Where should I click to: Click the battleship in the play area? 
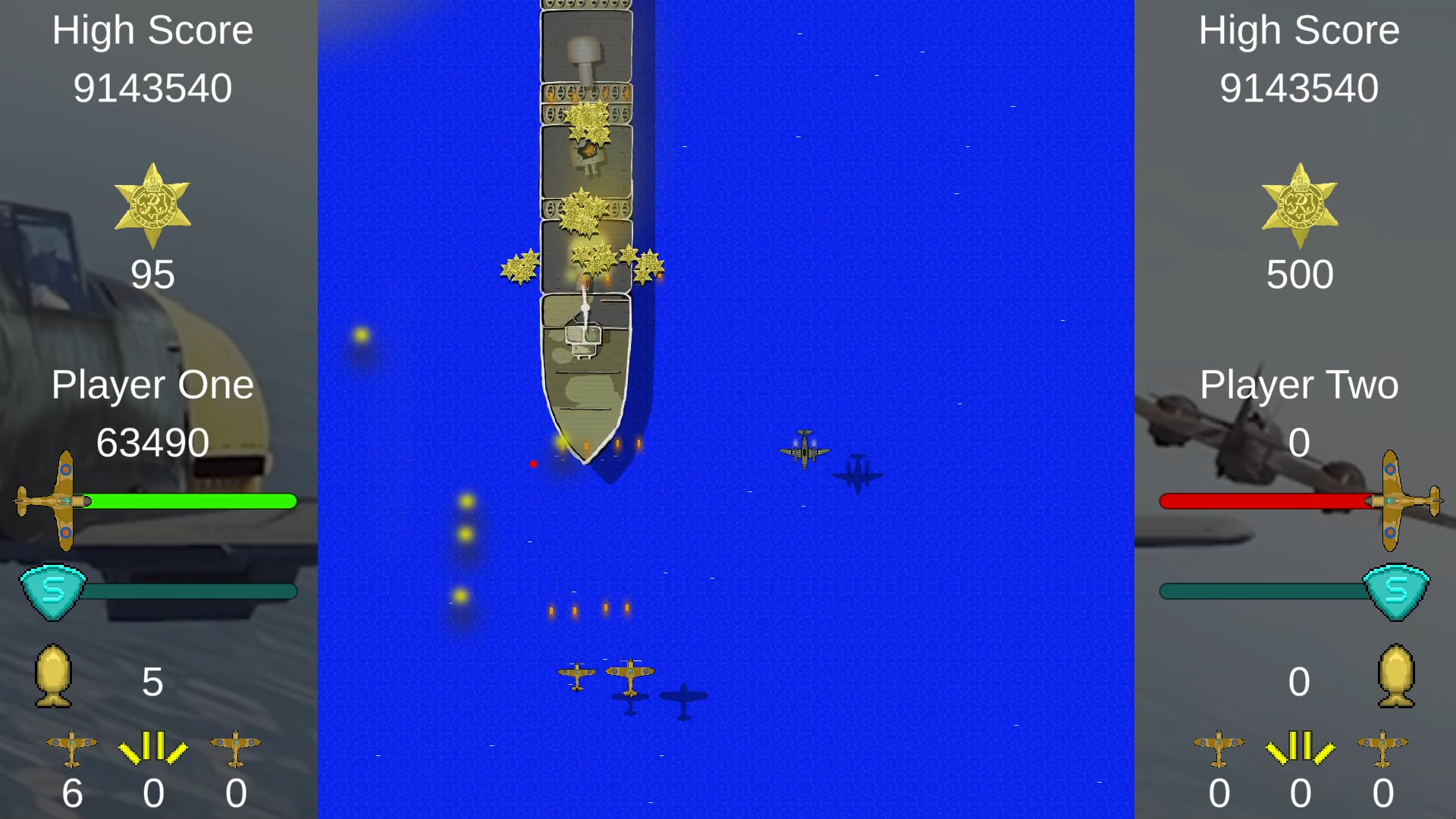[586, 227]
